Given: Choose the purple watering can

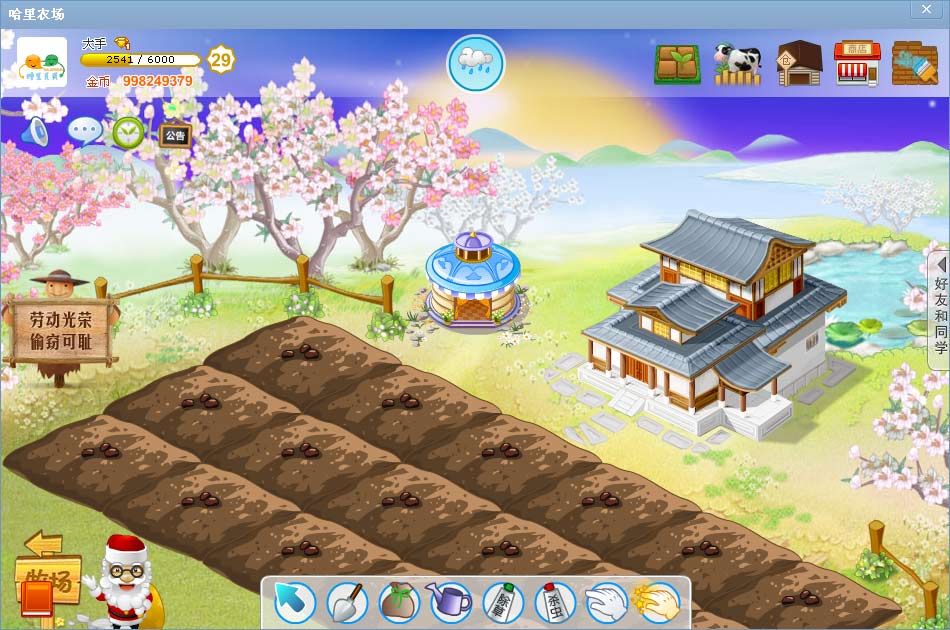Looking at the screenshot, I should (x=450, y=602).
